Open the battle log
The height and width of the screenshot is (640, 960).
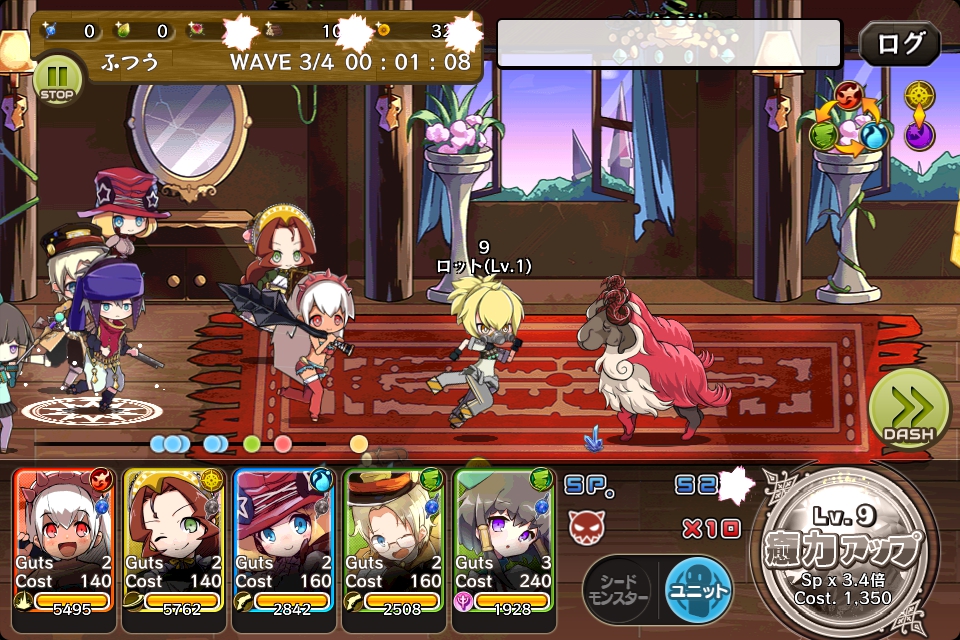[x=899, y=45]
